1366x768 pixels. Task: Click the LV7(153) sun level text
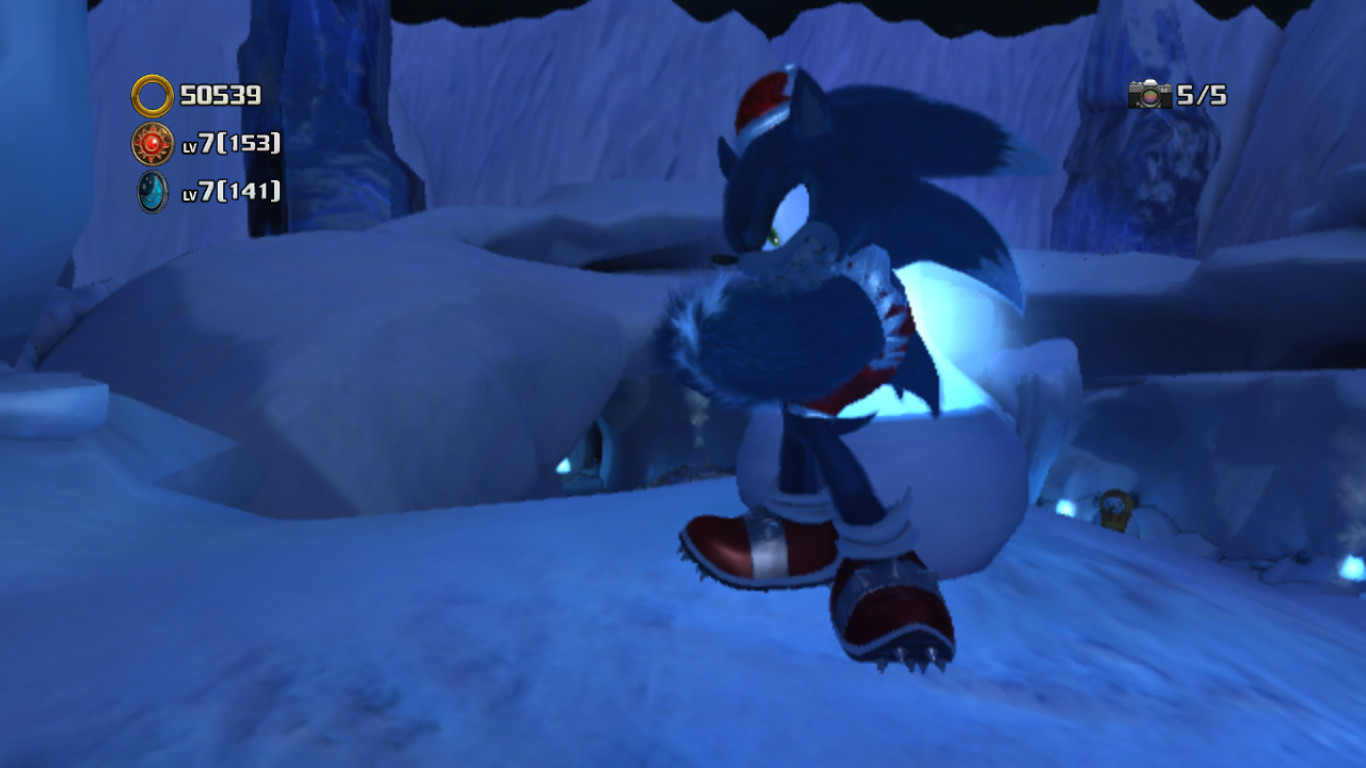point(230,146)
